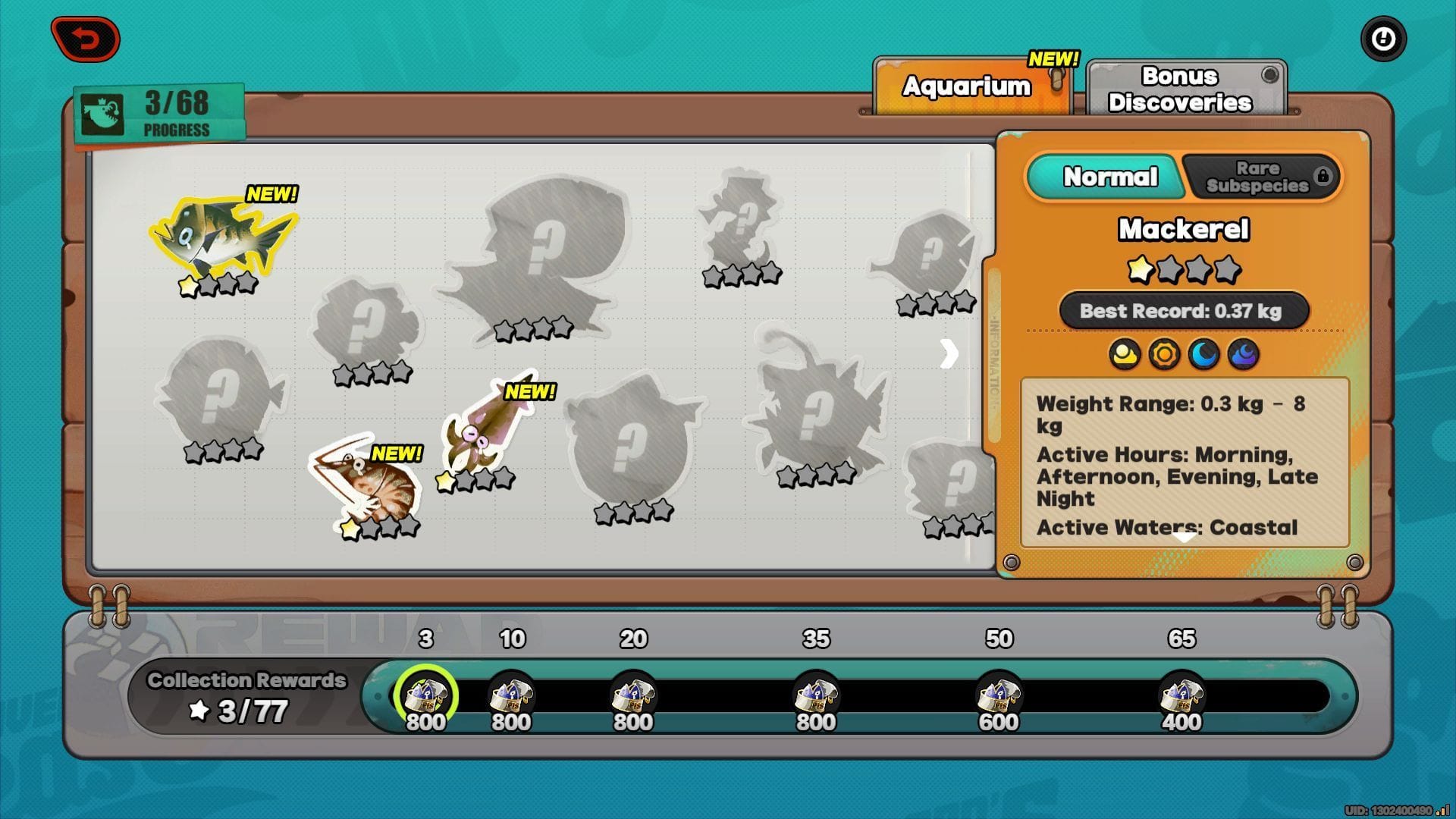Choose the locked Rare Subspecies tab
This screenshot has height=819, width=1456.
(x=1260, y=177)
